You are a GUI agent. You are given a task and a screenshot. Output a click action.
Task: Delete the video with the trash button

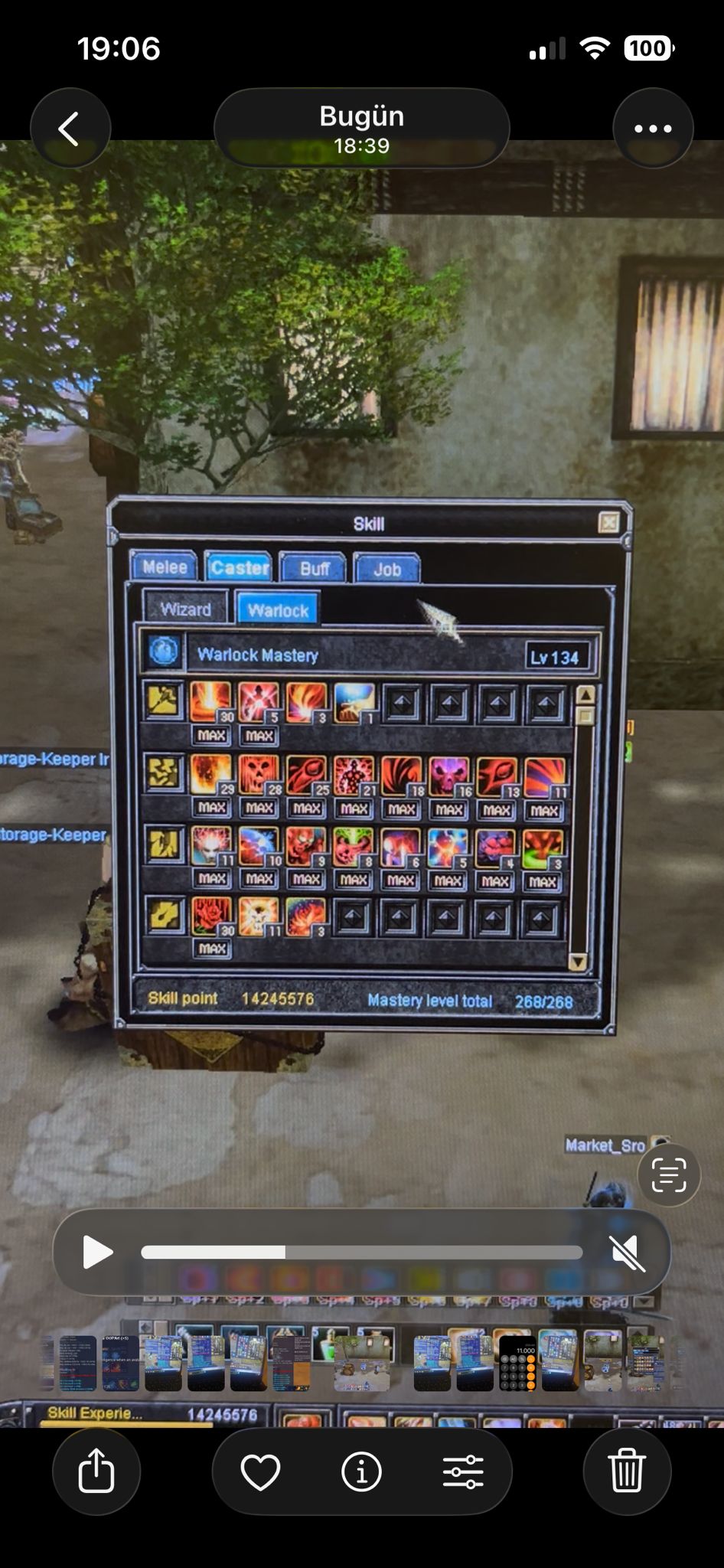(627, 1471)
